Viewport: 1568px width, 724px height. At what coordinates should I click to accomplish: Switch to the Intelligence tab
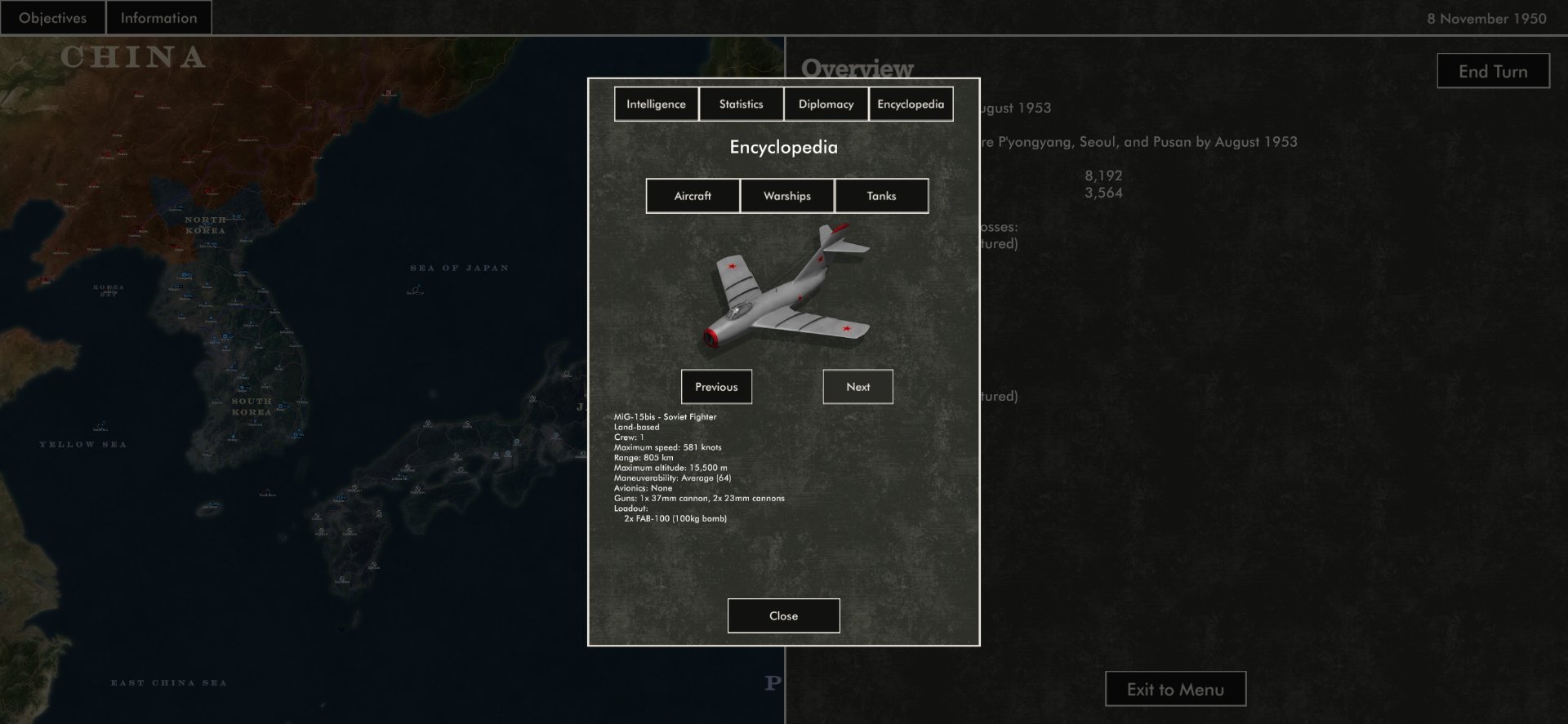[656, 104]
